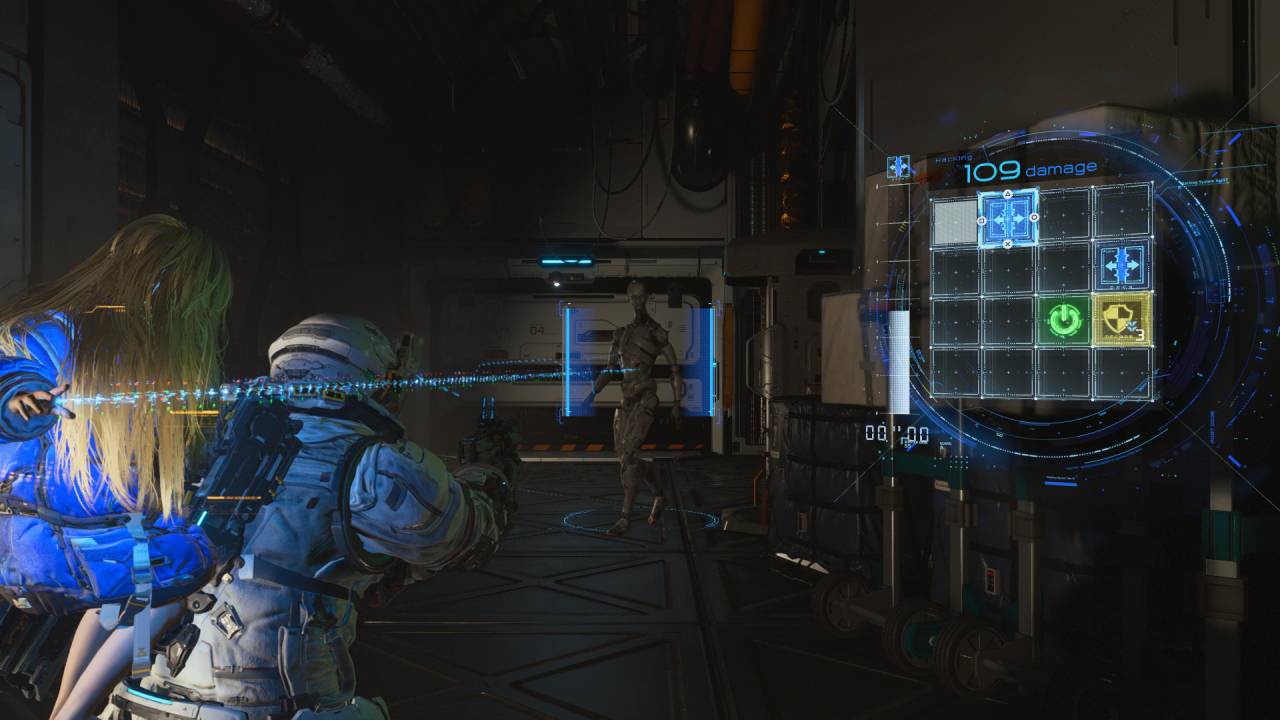Click the vertical white progress gauge
The width and height of the screenshot is (1280, 720).
pyautogui.click(x=898, y=360)
